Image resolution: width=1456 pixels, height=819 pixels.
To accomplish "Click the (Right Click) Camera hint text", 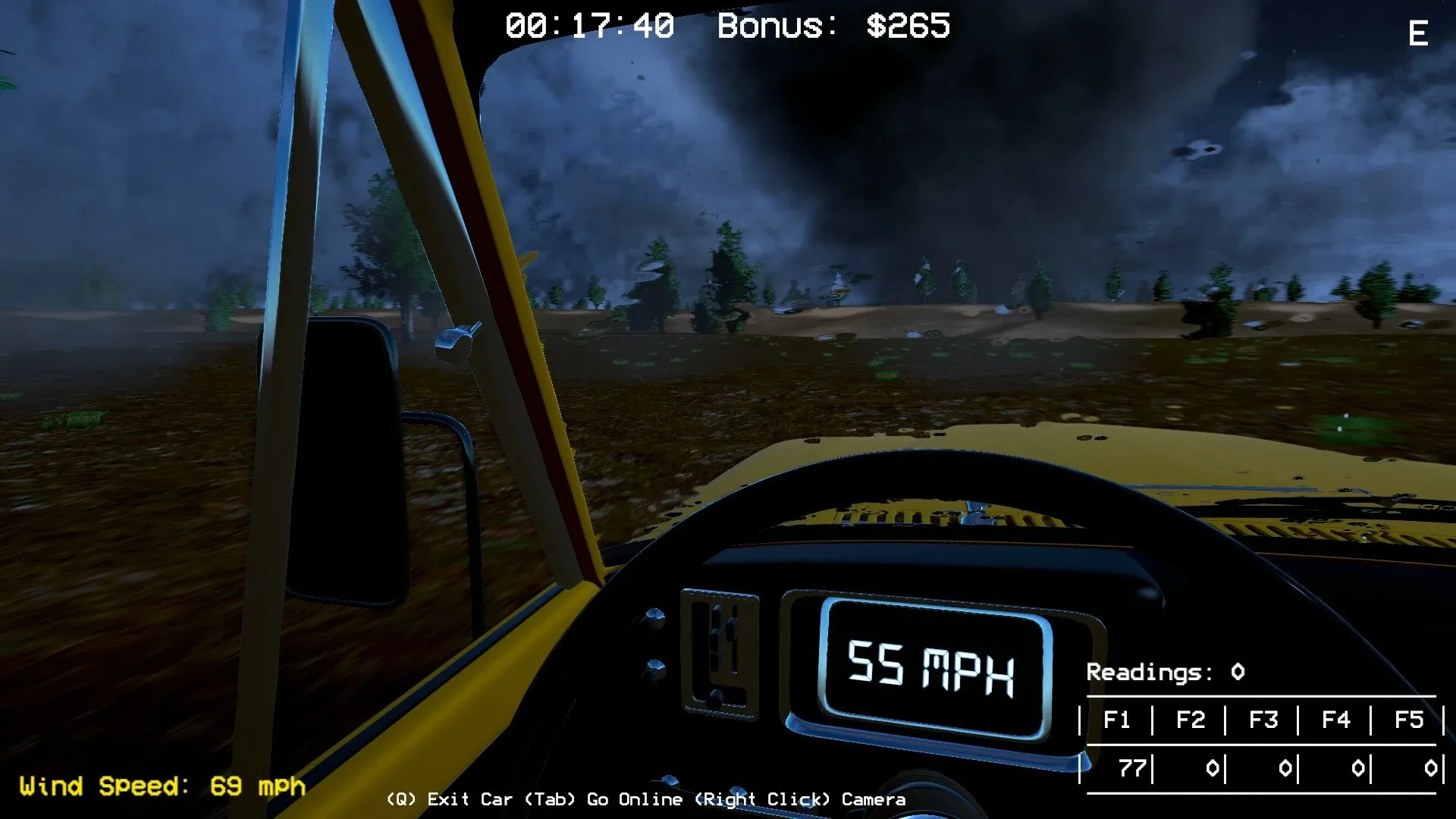I will click(x=800, y=799).
